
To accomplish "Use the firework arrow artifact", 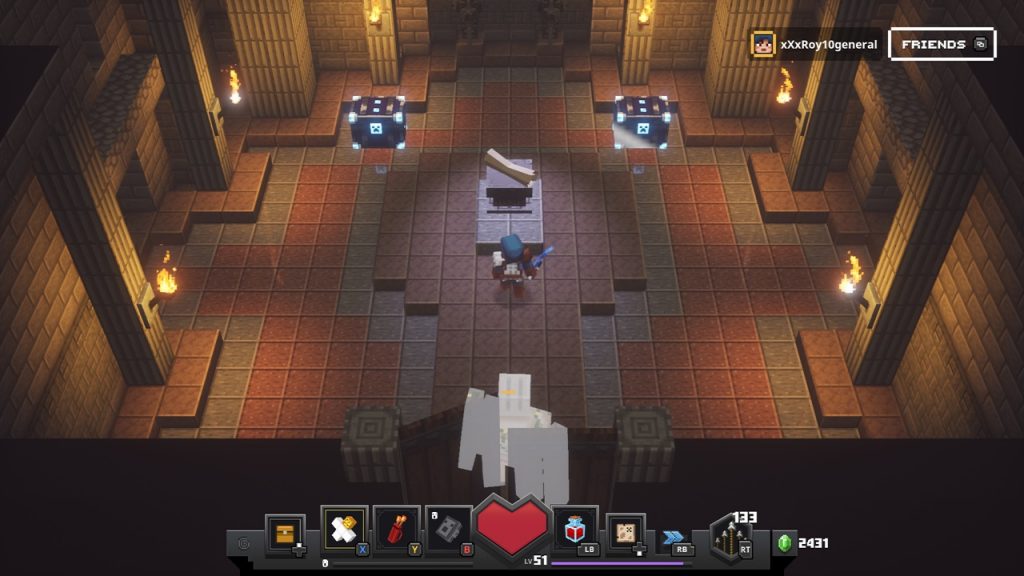I will (397, 529).
